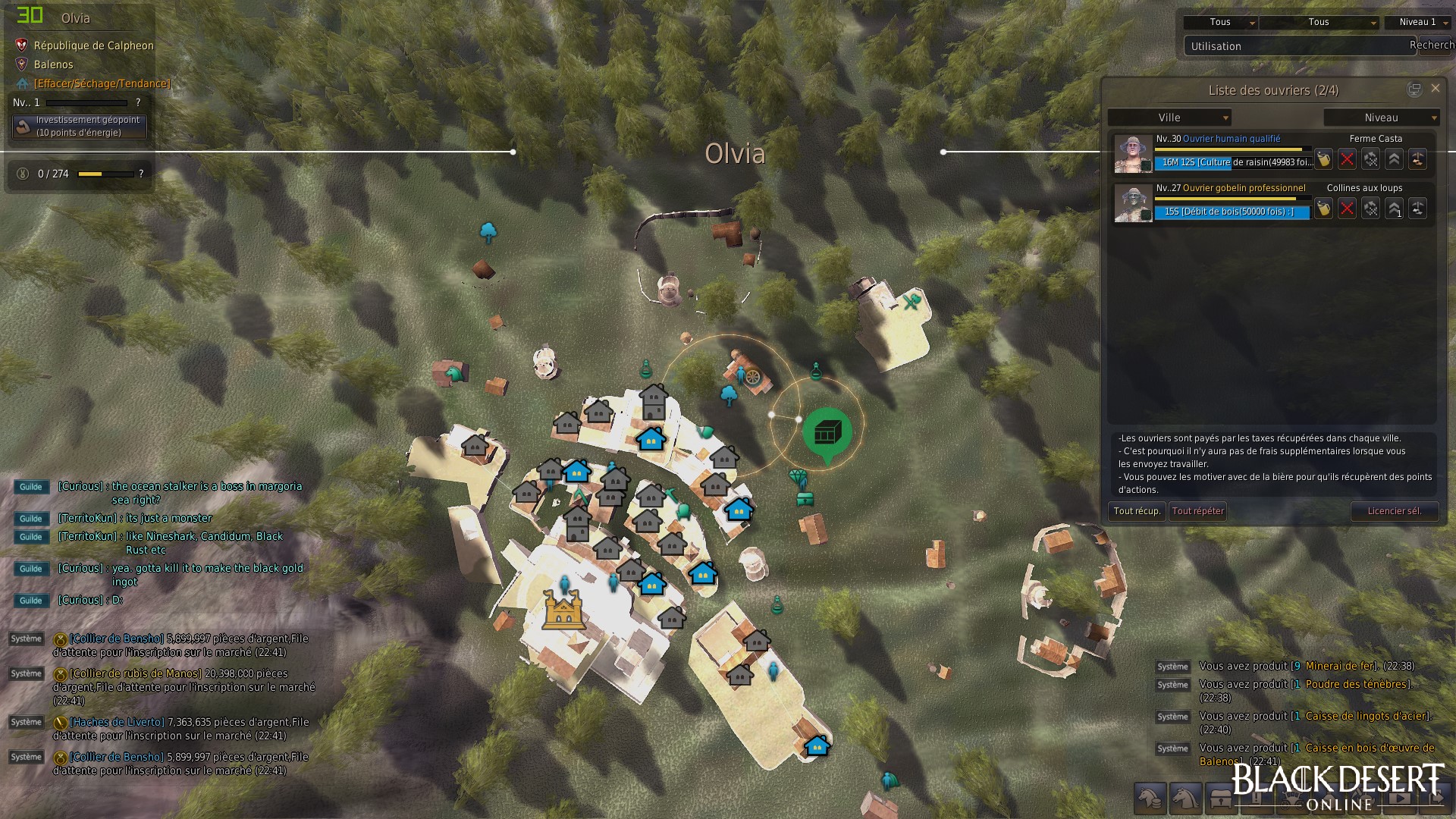Screen dimensions: 1456x819
Task: Click the Recherche search button
Action: point(1432,45)
